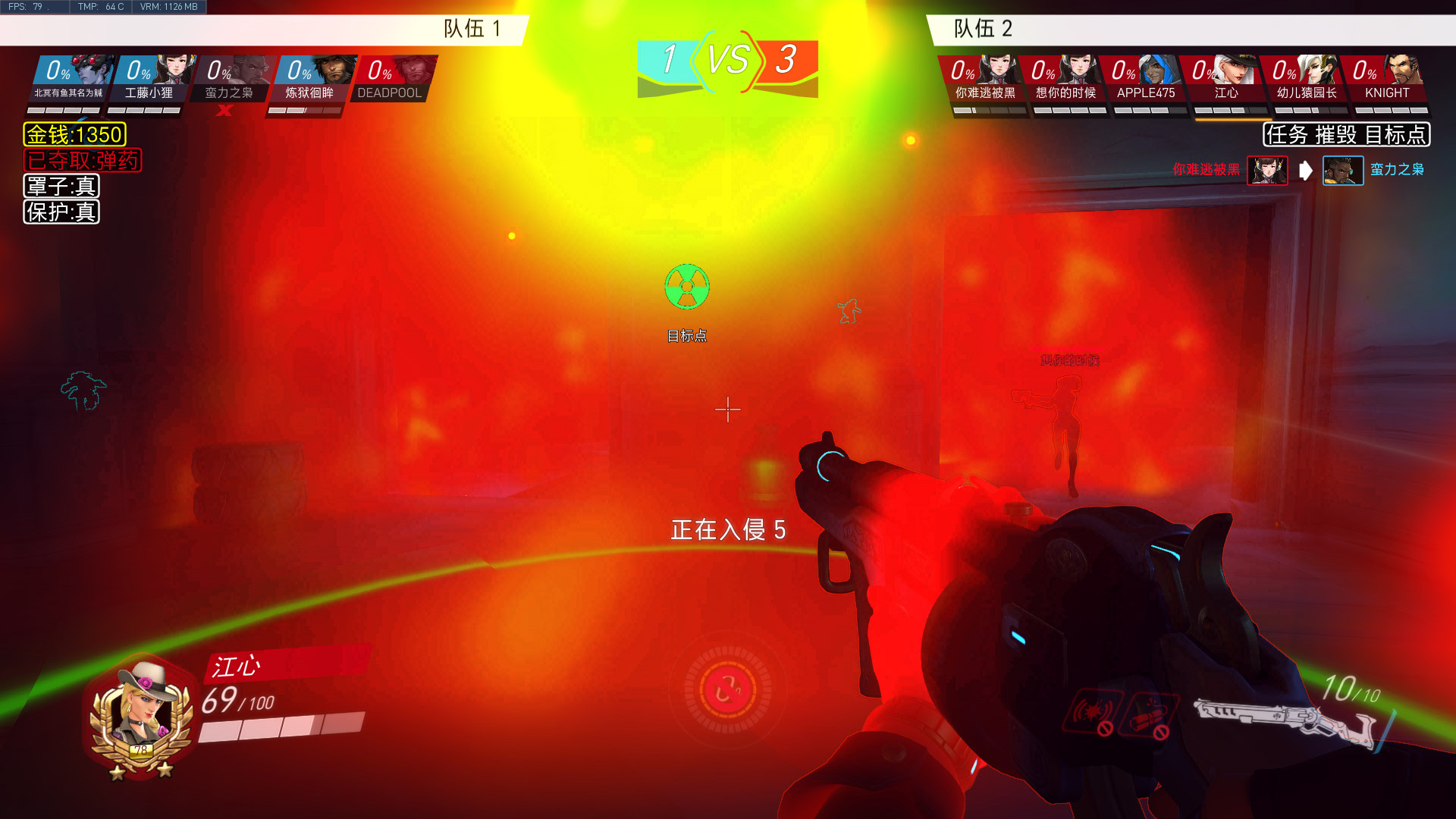Viewport: 1456px width, 819px height.
Task: Click the Ashe hero portrait badge
Action: [x=142, y=717]
